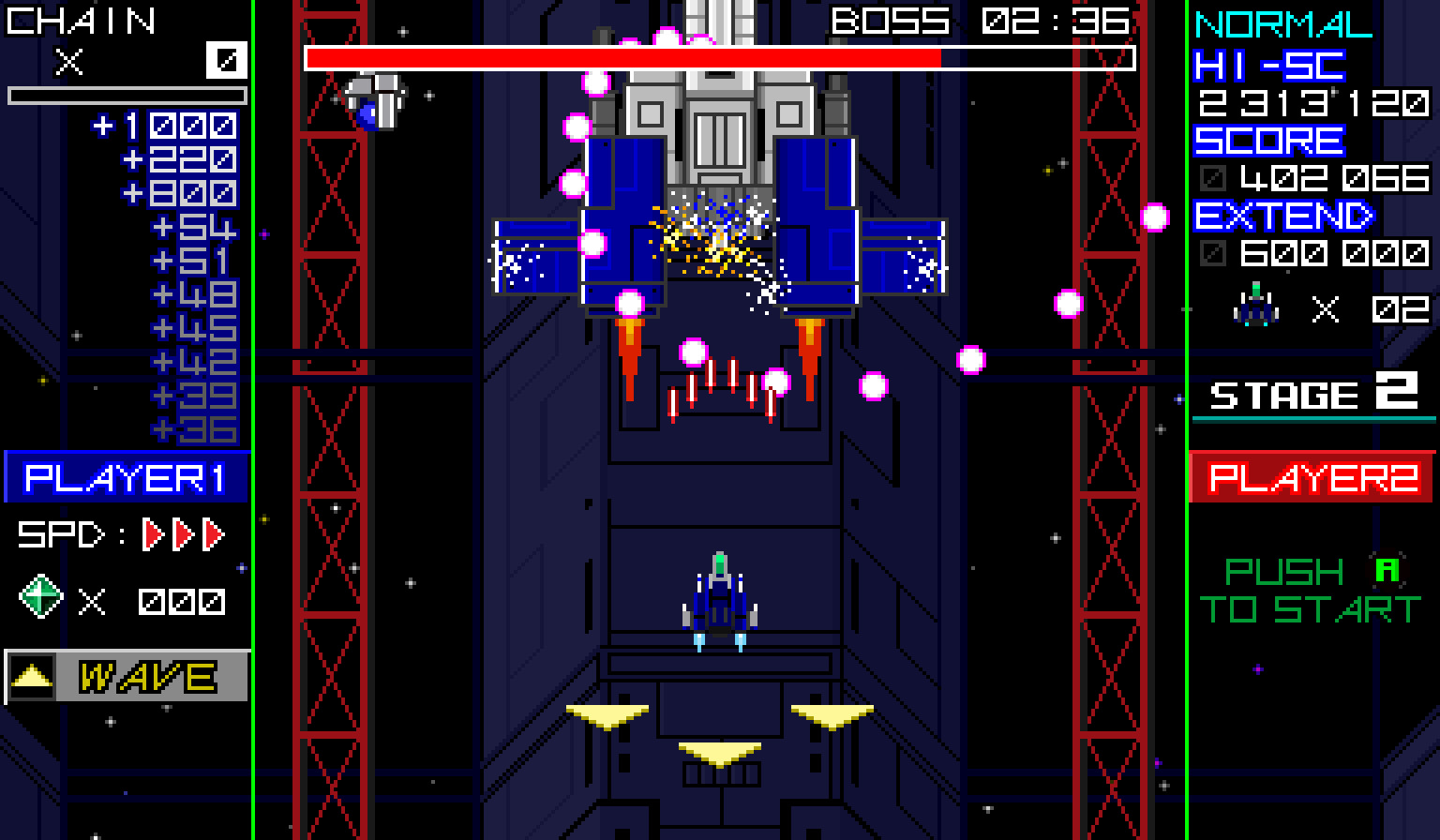Select the red PLAYER2 panel header

pyautogui.click(x=1312, y=477)
